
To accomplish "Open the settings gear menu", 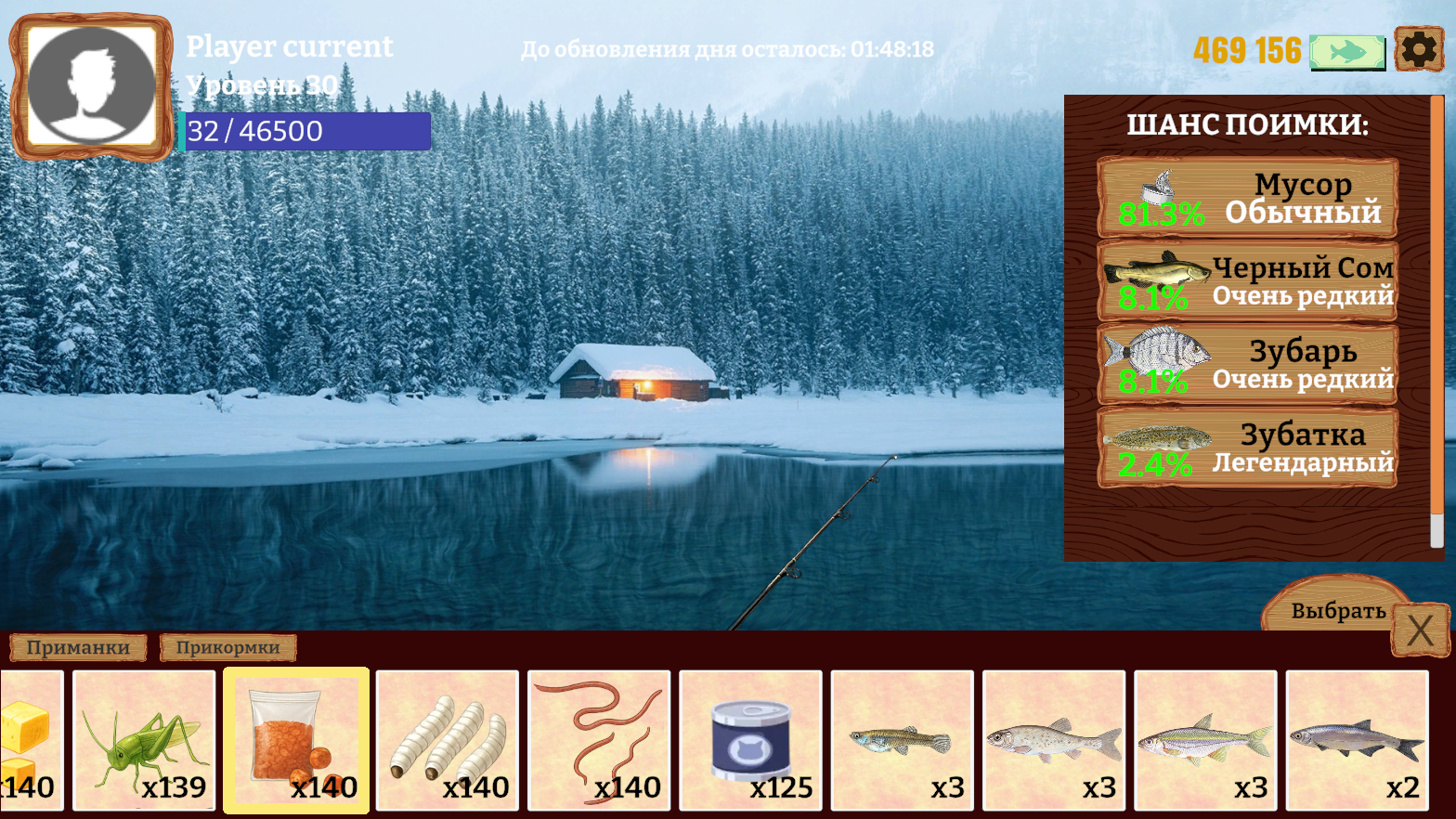I will point(1418,51).
